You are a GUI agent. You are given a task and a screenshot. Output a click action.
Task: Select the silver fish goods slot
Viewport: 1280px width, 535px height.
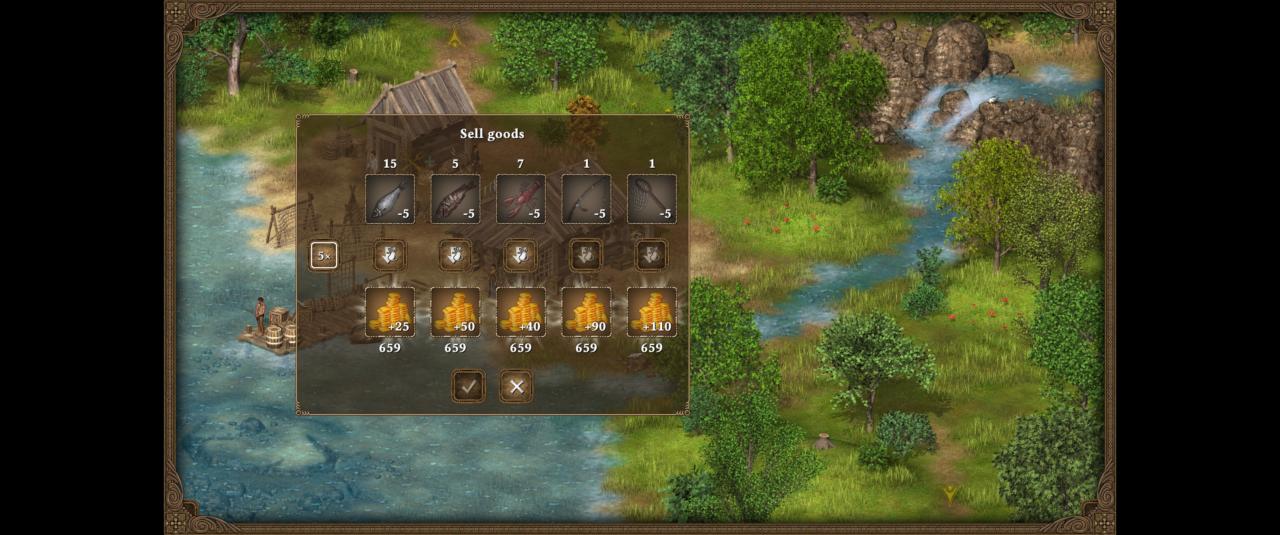click(390, 199)
